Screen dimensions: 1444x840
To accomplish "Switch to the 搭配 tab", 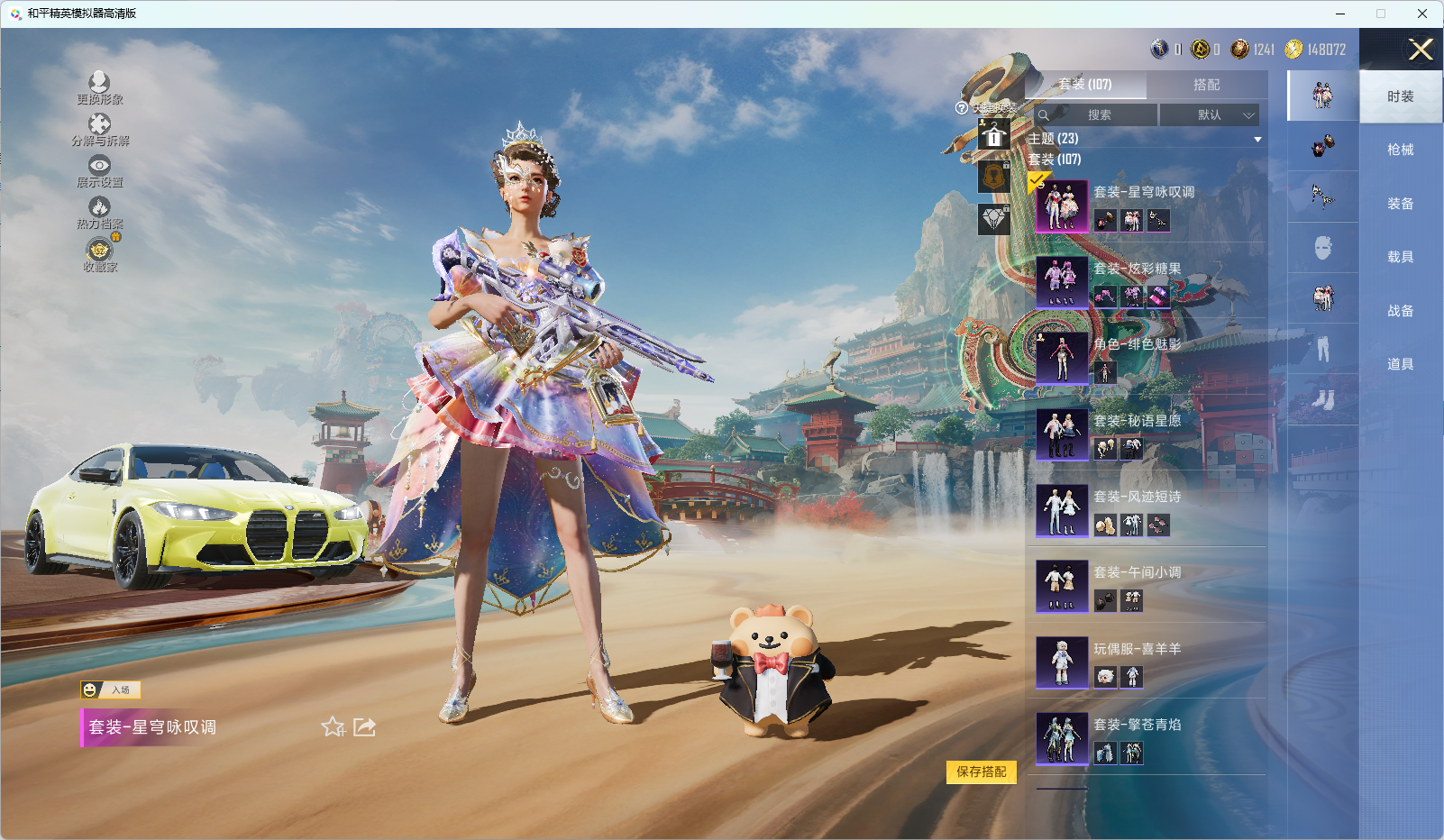I will (x=1206, y=85).
